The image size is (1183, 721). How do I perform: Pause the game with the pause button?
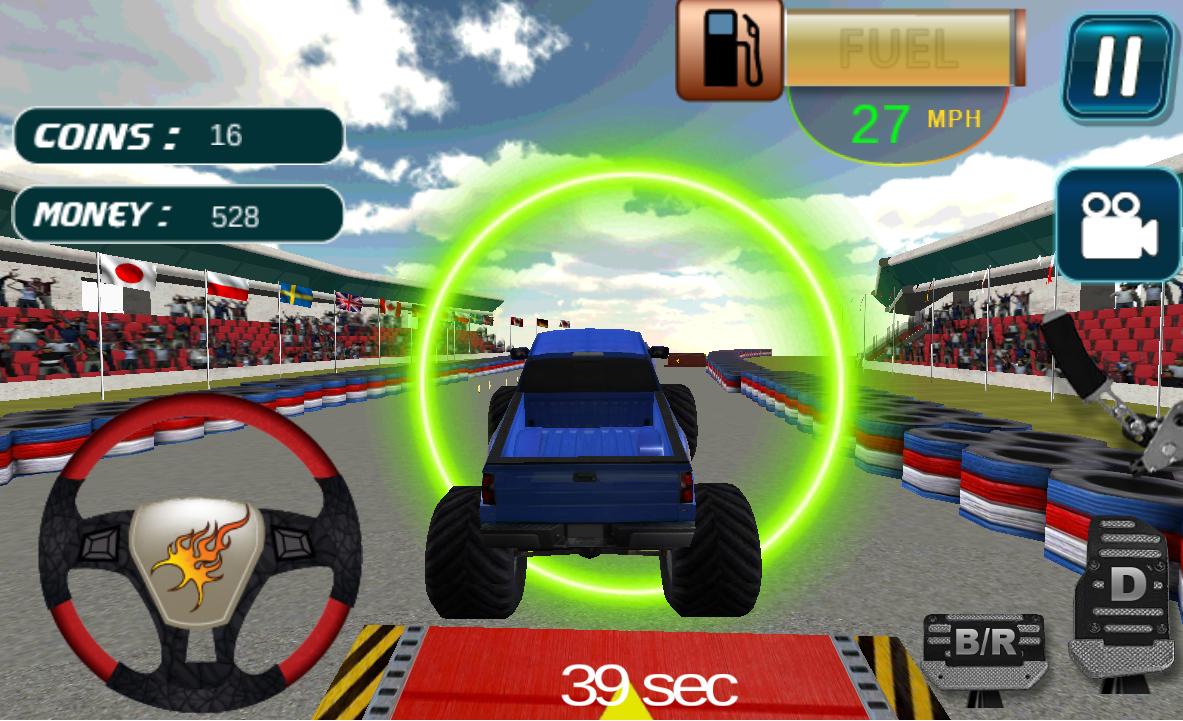coord(1116,67)
